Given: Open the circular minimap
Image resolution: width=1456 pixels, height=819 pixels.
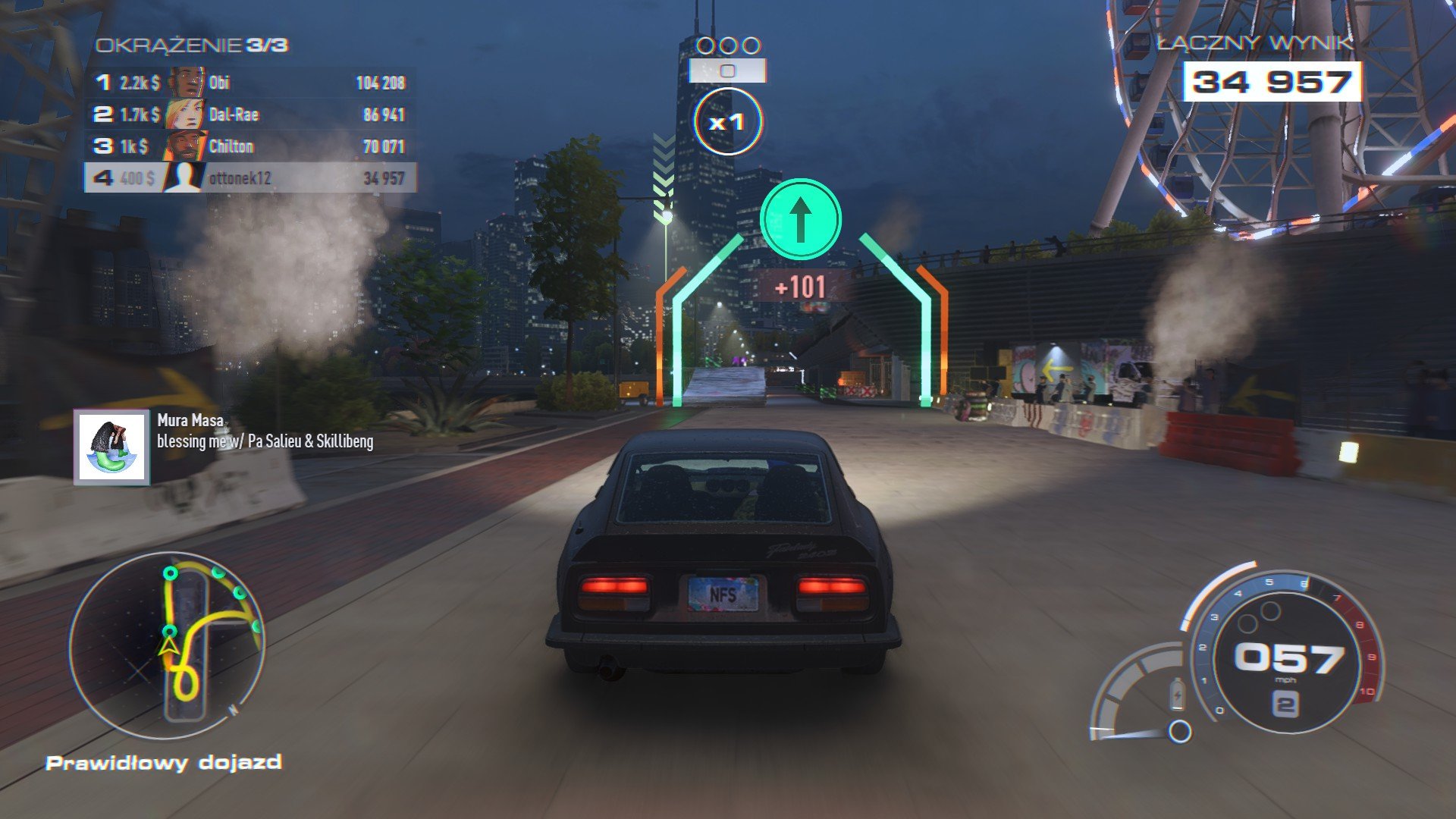Looking at the screenshot, I should 168,645.
